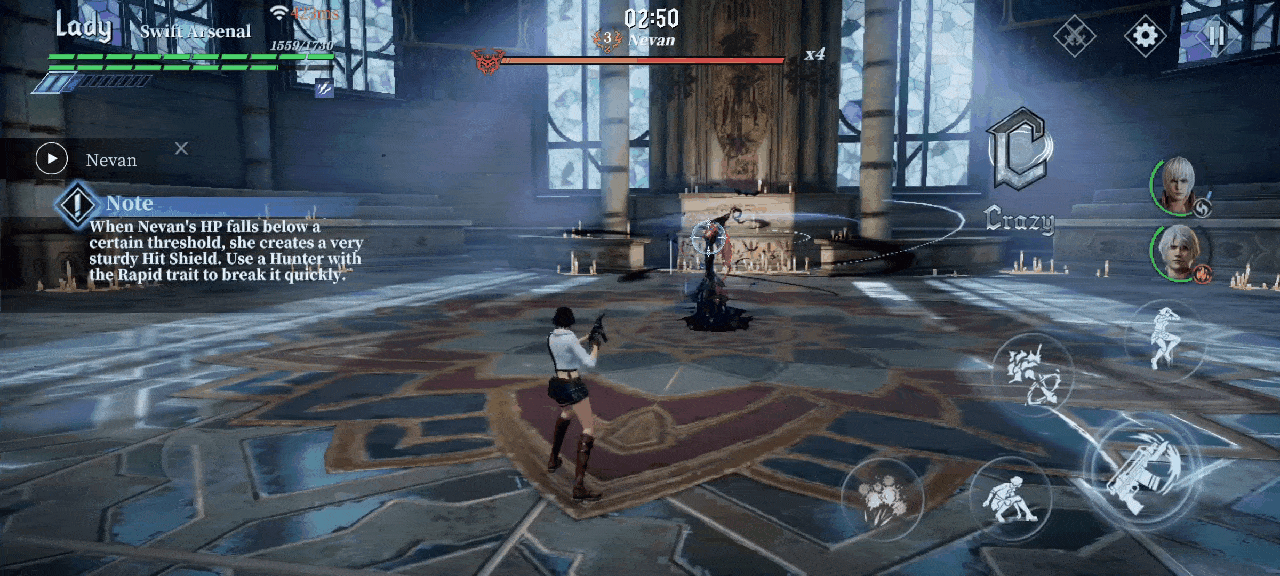Pause the battle with the pause button
The image size is (1280, 576).
pyautogui.click(x=1216, y=36)
